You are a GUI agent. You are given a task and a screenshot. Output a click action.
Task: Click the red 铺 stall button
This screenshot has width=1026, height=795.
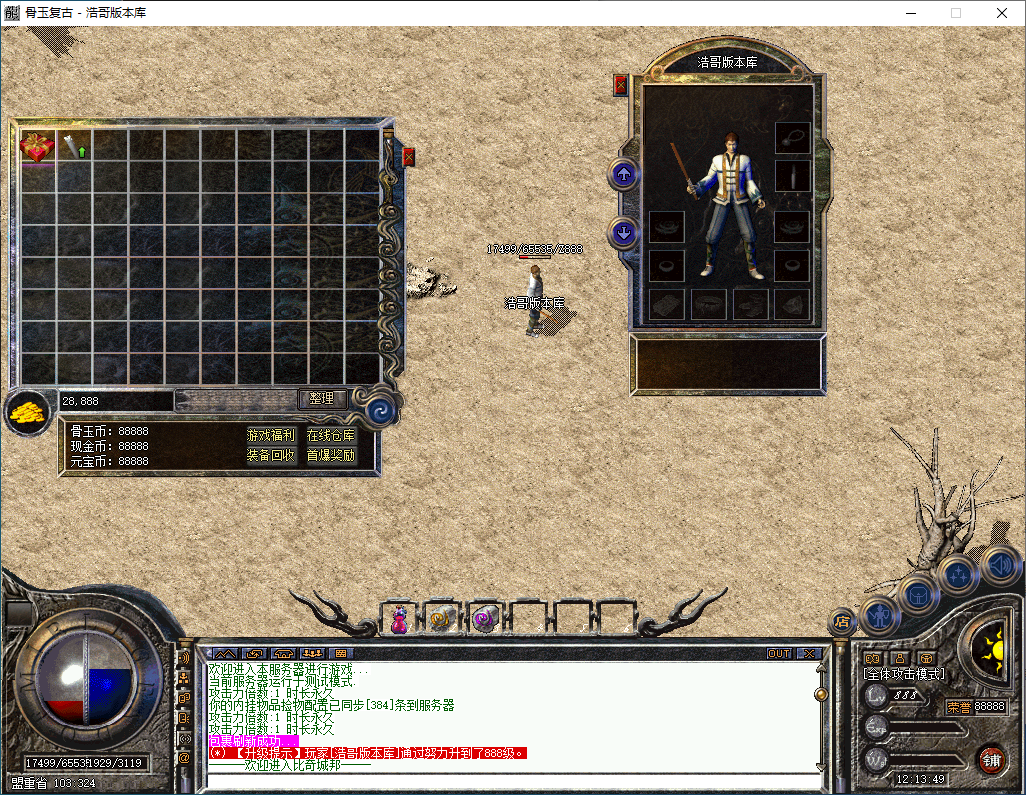click(x=990, y=759)
